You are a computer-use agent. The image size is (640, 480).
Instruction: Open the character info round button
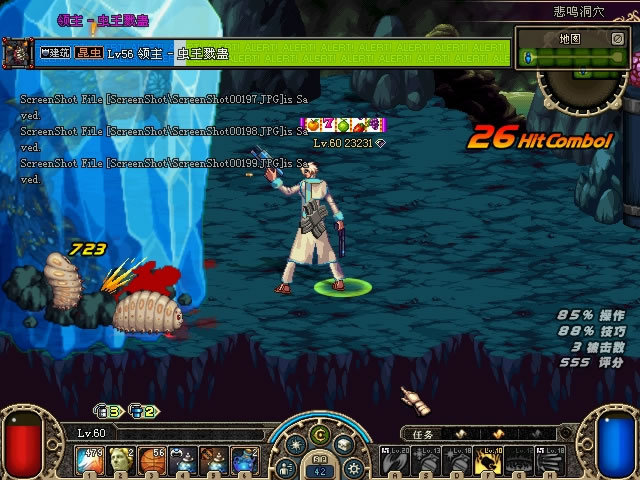287,467
